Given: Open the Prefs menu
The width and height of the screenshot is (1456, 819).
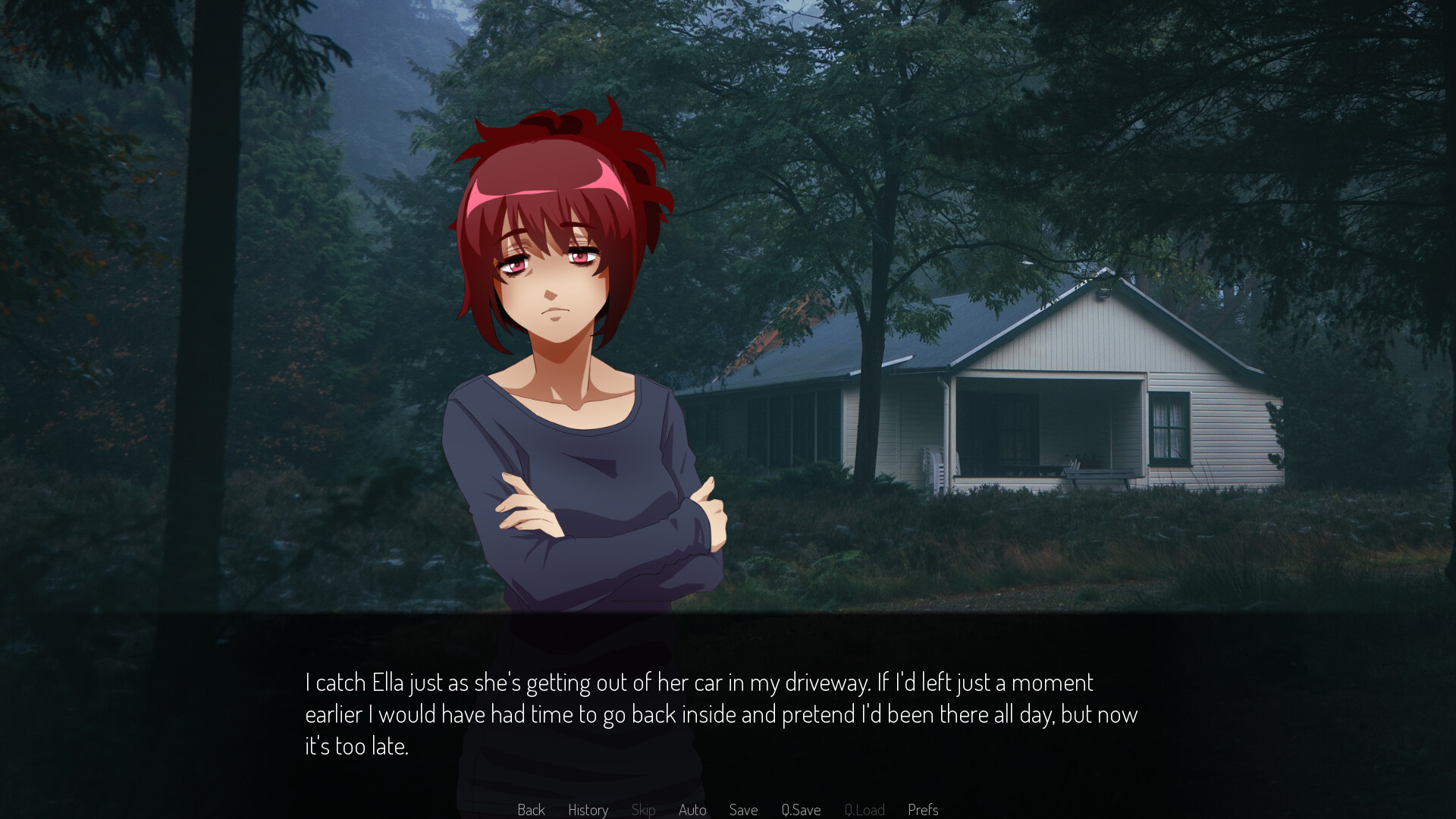Looking at the screenshot, I should pyautogui.click(x=923, y=809).
